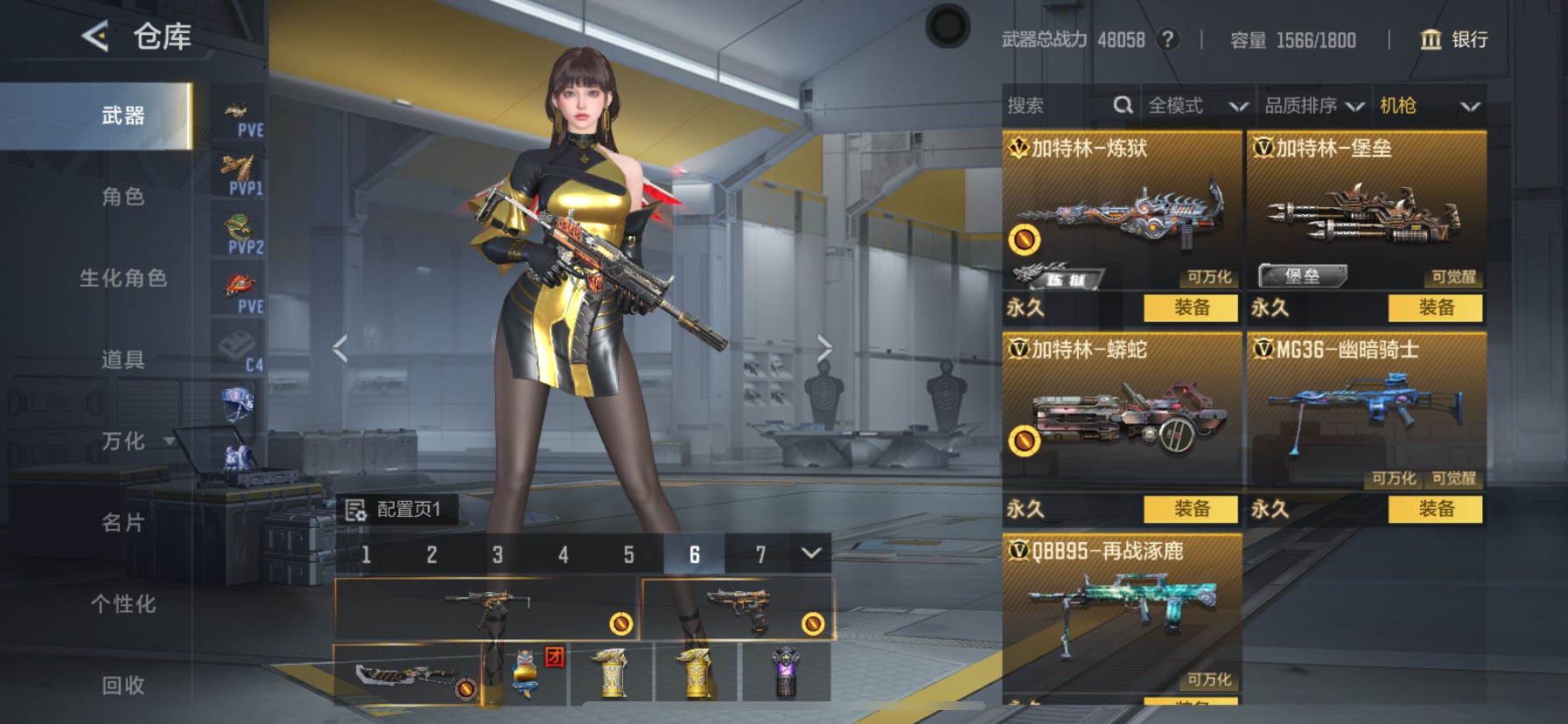The height and width of the screenshot is (724, 1568).
Task: Open the 全模式 mode dropdown
Action: pyautogui.click(x=1197, y=106)
